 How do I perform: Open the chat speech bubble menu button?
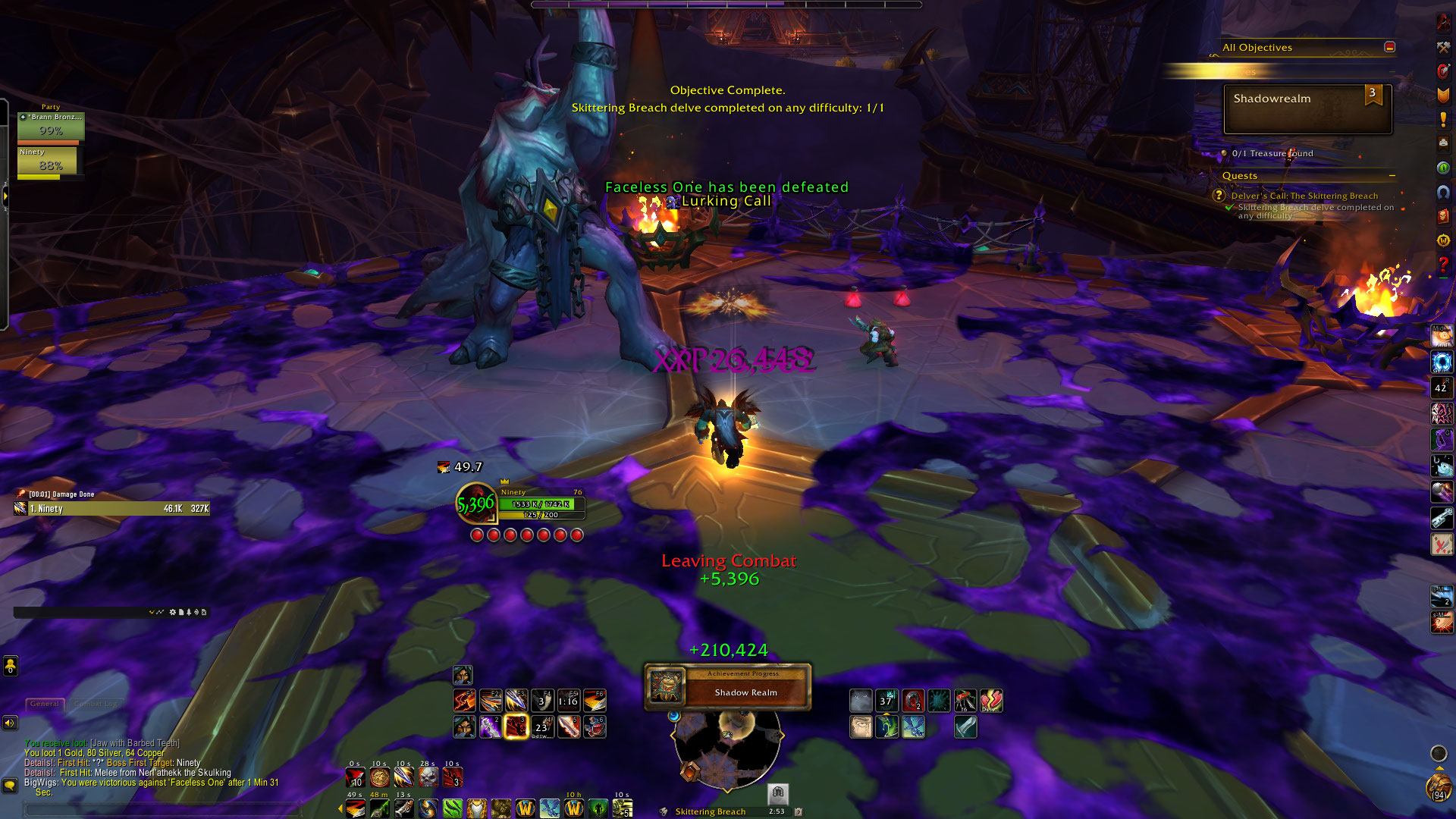point(10,786)
